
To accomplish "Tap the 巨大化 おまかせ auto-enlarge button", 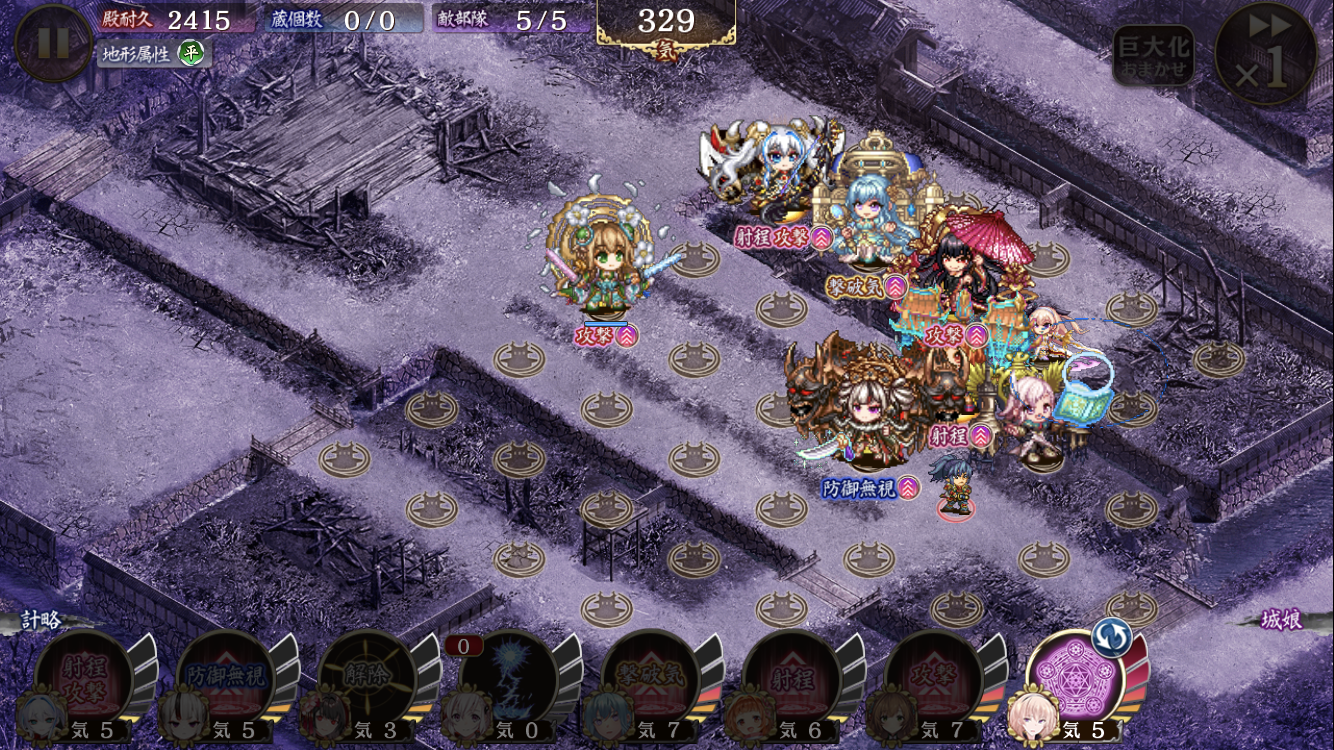I will 1153,55.
